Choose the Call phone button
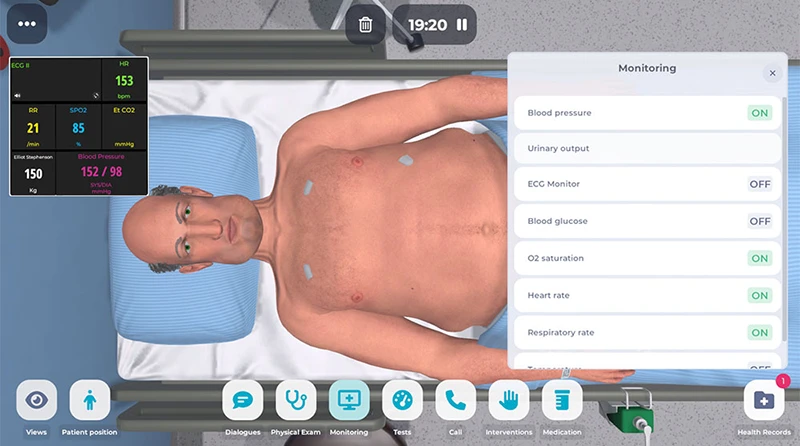The image size is (800, 446). click(455, 400)
